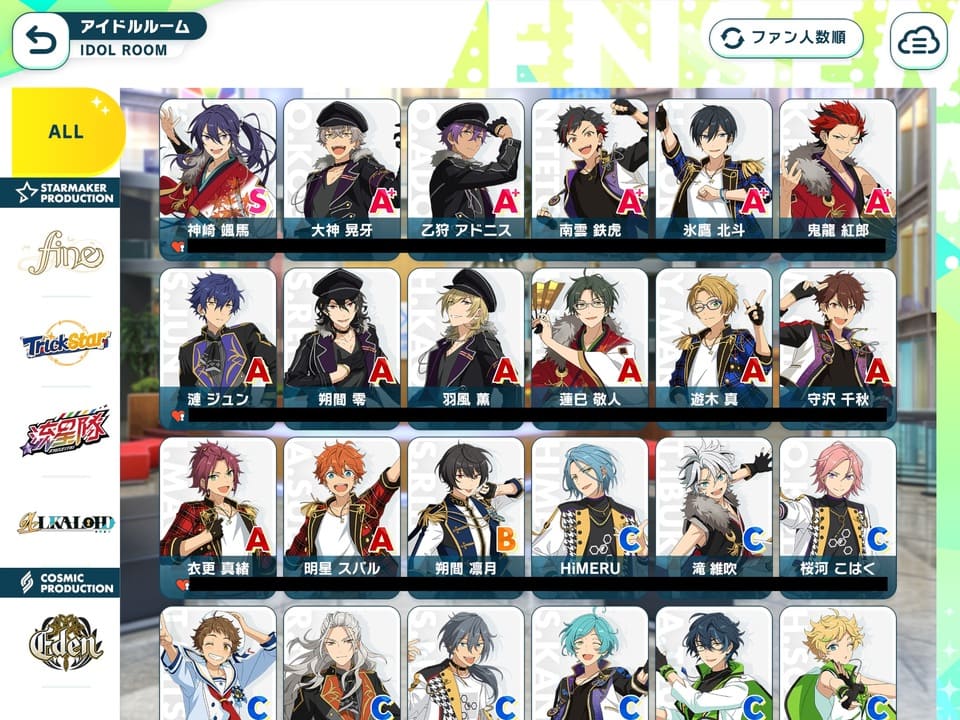
Task: Filter idols by 流星隊 unit
Action: (66, 432)
